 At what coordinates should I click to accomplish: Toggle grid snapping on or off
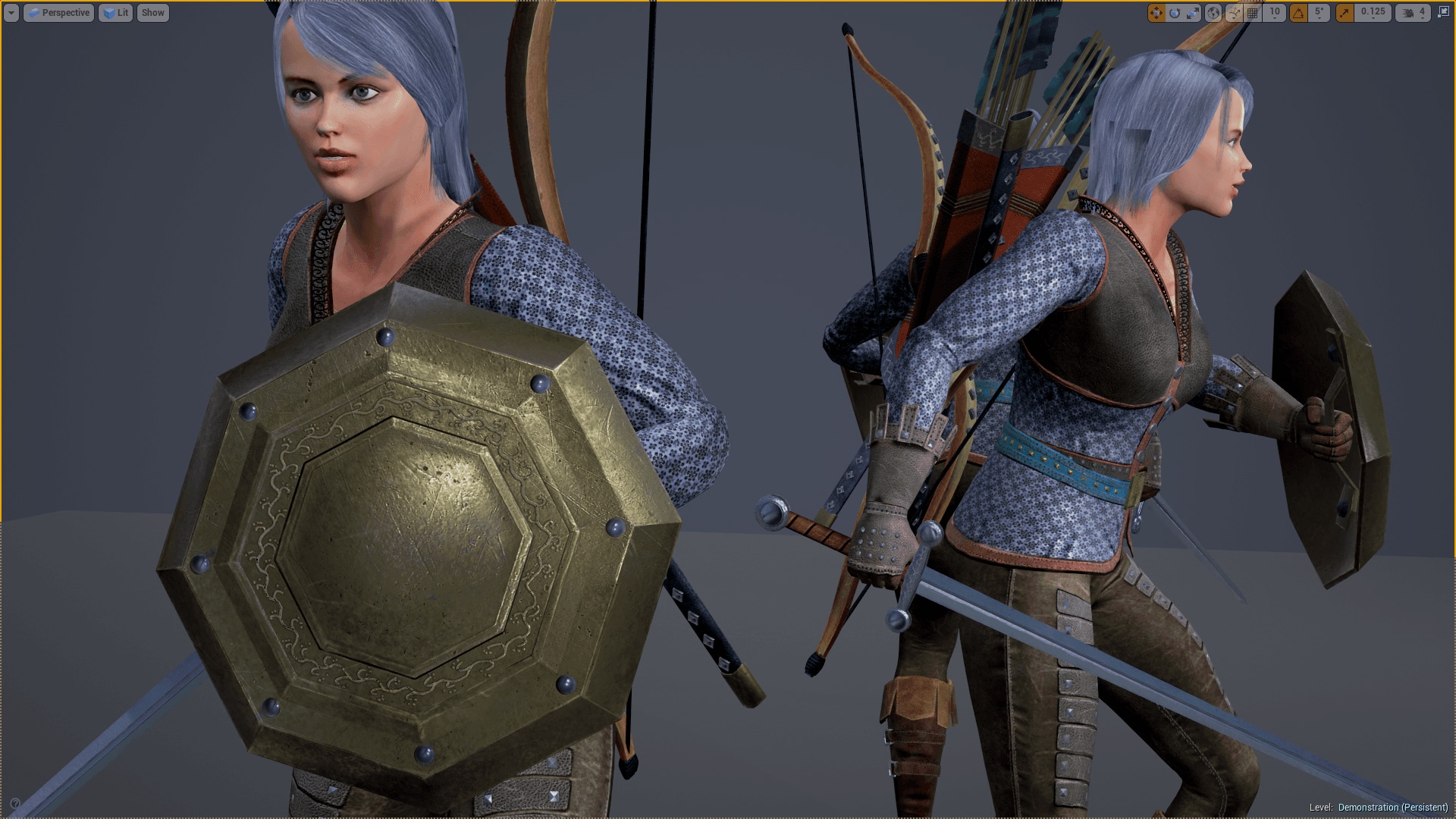point(1251,12)
